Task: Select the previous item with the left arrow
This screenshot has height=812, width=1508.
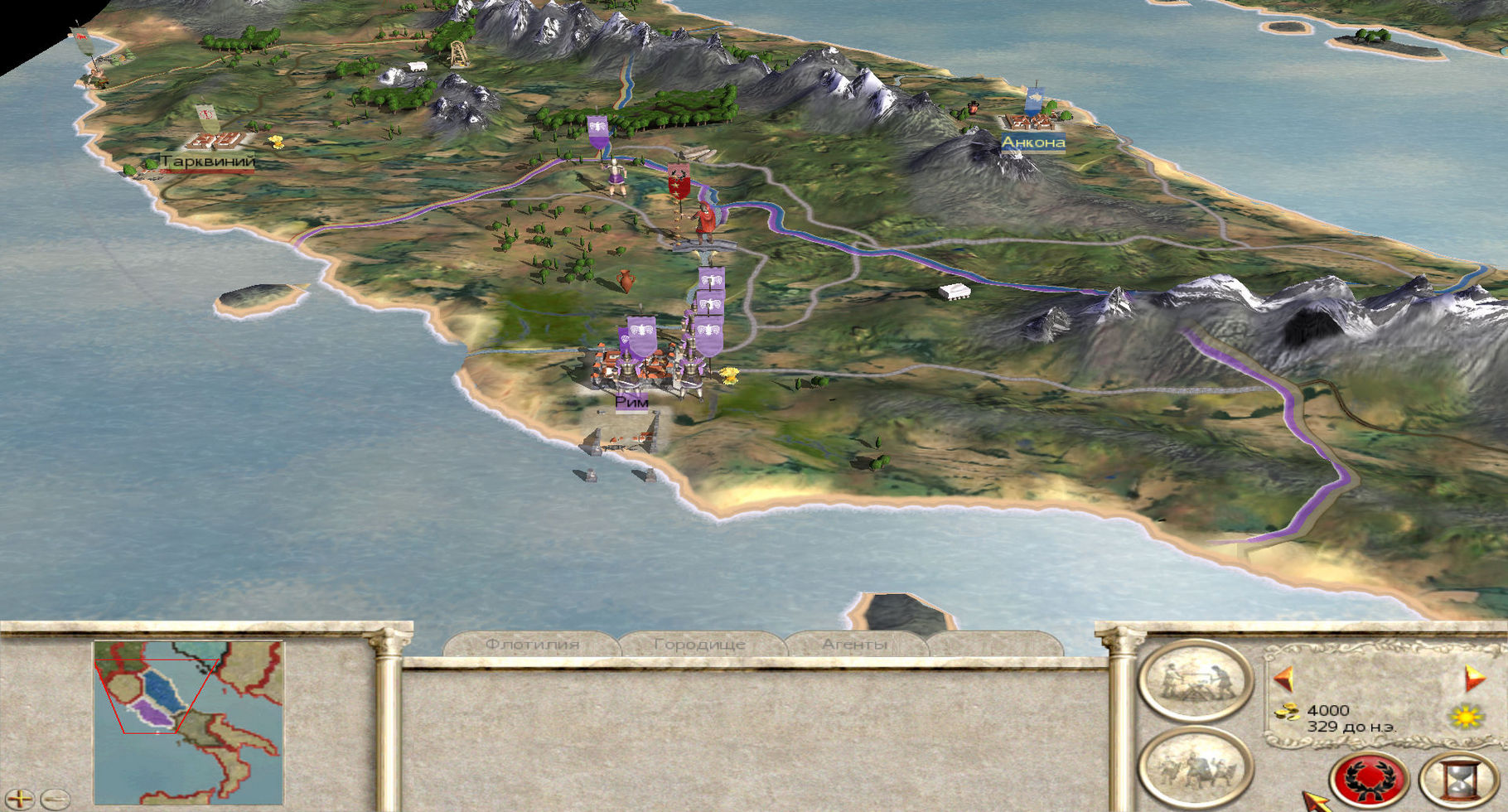Action: click(1284, 679)
